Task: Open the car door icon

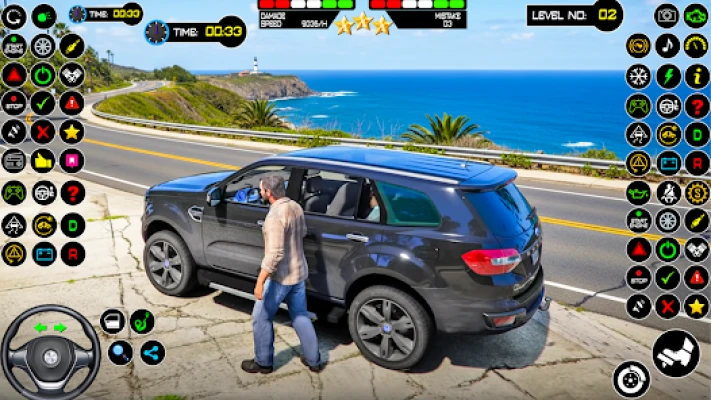Action: [112, 321]
